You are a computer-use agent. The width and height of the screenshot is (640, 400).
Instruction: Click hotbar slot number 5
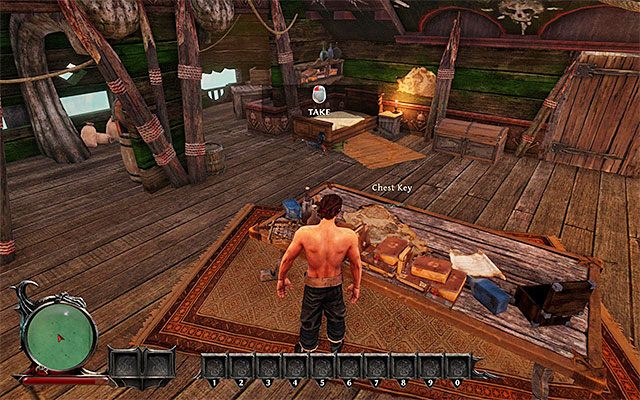tap(322, 364)
